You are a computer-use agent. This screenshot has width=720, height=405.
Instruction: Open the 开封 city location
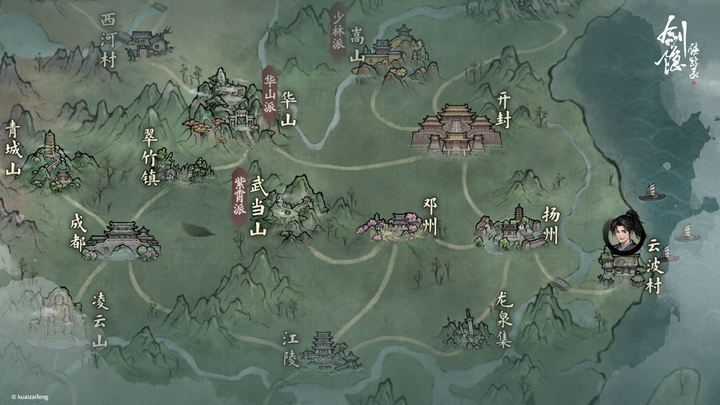pyautogui.click(x=456, y=128)
